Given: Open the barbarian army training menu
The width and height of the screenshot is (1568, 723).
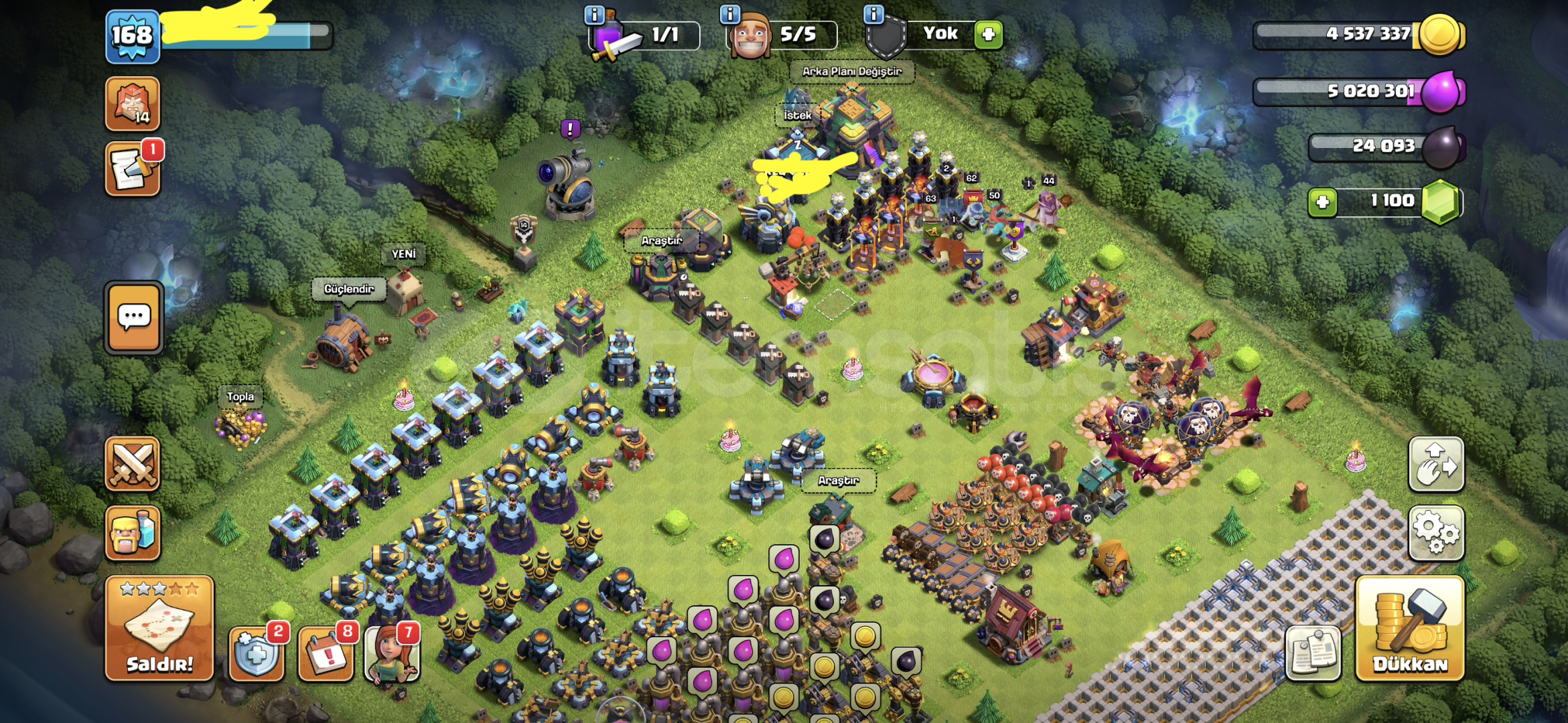Looking at the screenshot, I should point(133,533).
